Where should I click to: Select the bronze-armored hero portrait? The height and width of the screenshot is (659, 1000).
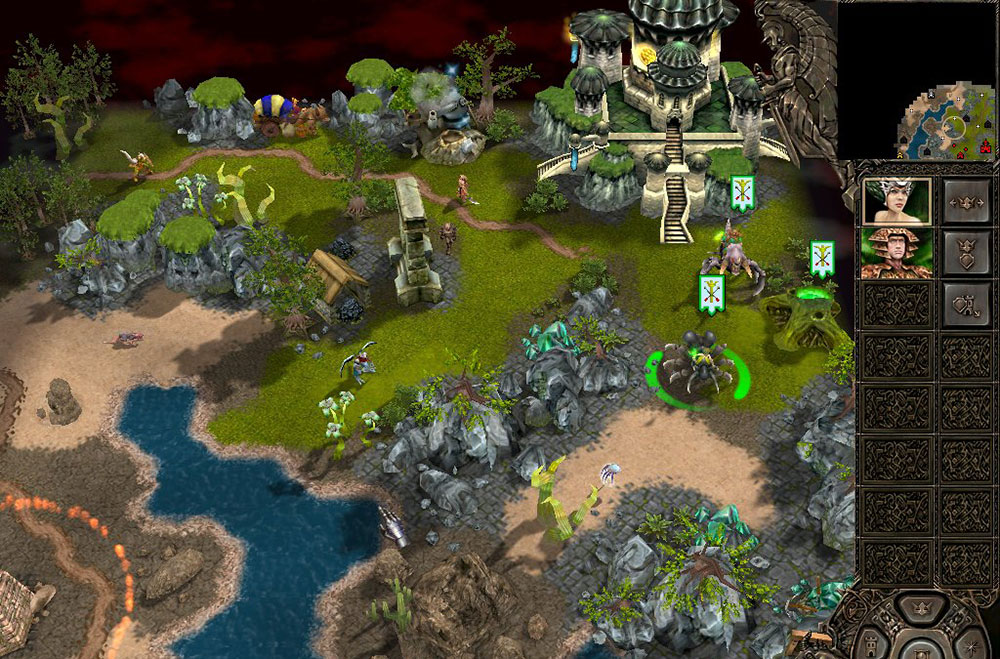[897, 253]
